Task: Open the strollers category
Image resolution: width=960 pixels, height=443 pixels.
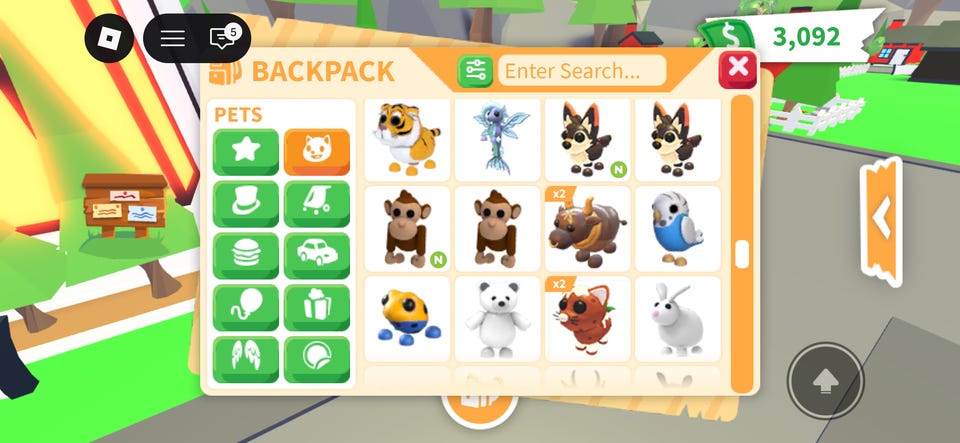Action: 317,204
